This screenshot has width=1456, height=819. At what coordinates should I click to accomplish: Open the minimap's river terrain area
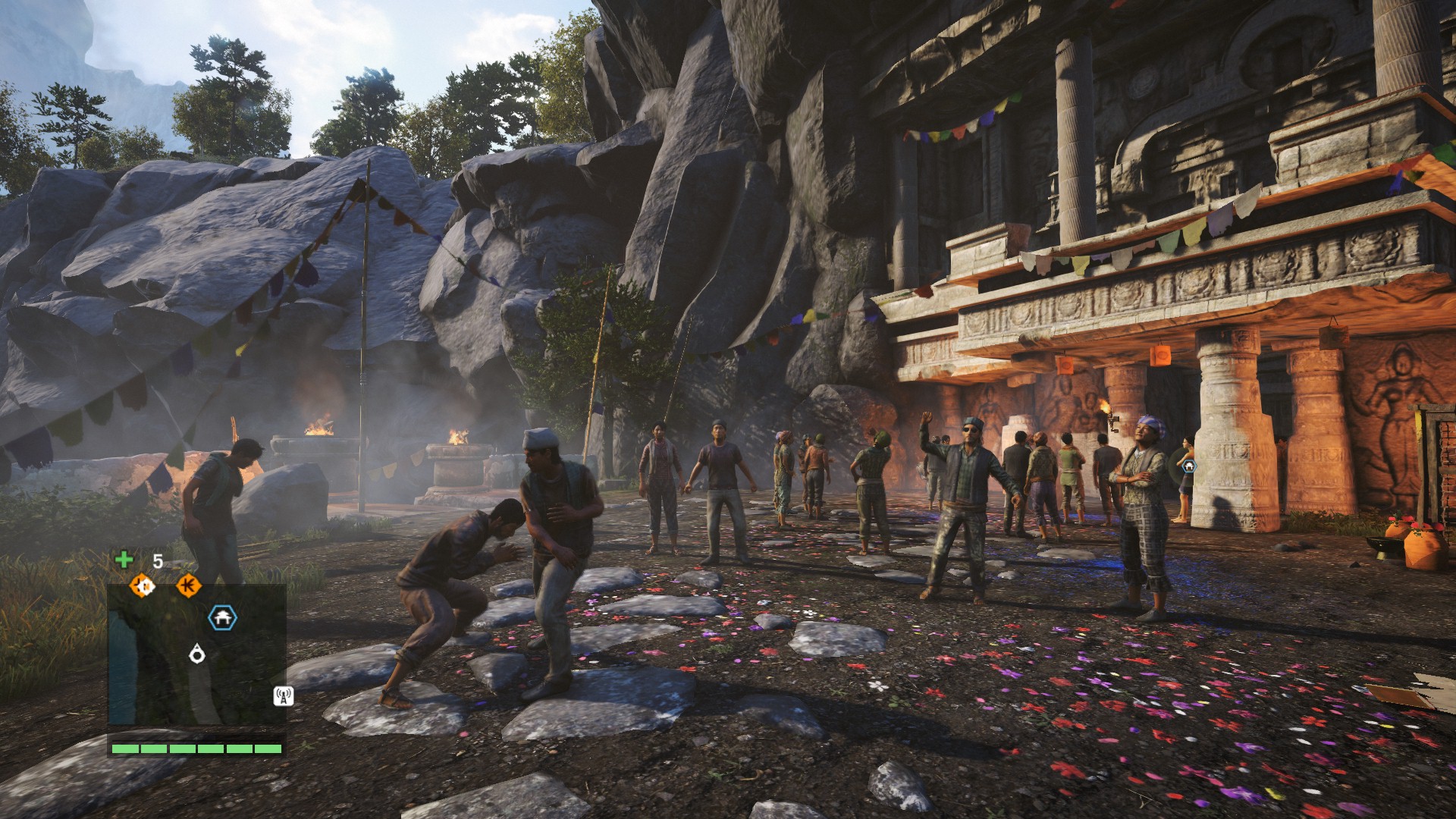tap(122, 667)
